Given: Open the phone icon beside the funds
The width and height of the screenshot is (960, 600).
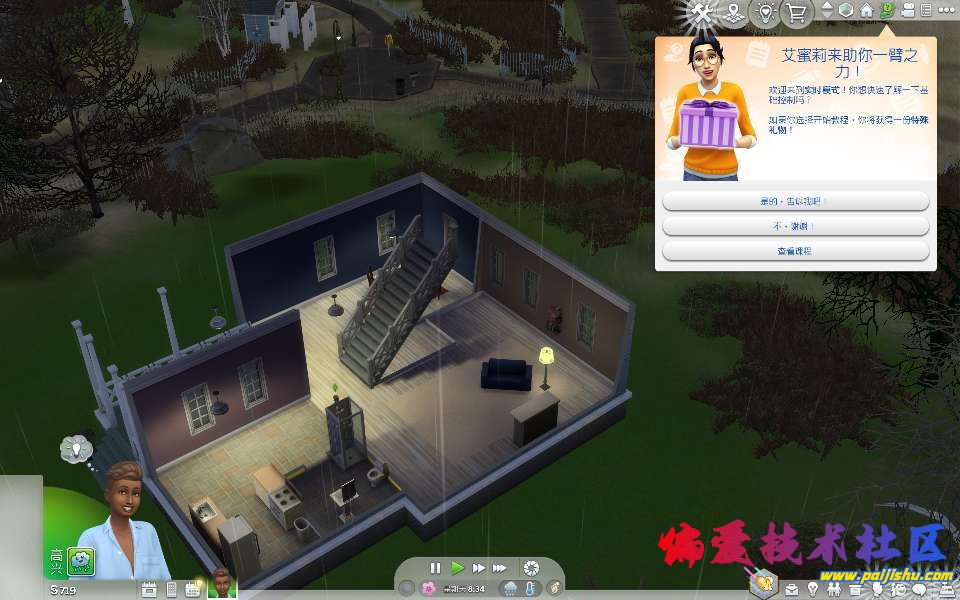Looking at the screenshot, I should click(171, 589).
